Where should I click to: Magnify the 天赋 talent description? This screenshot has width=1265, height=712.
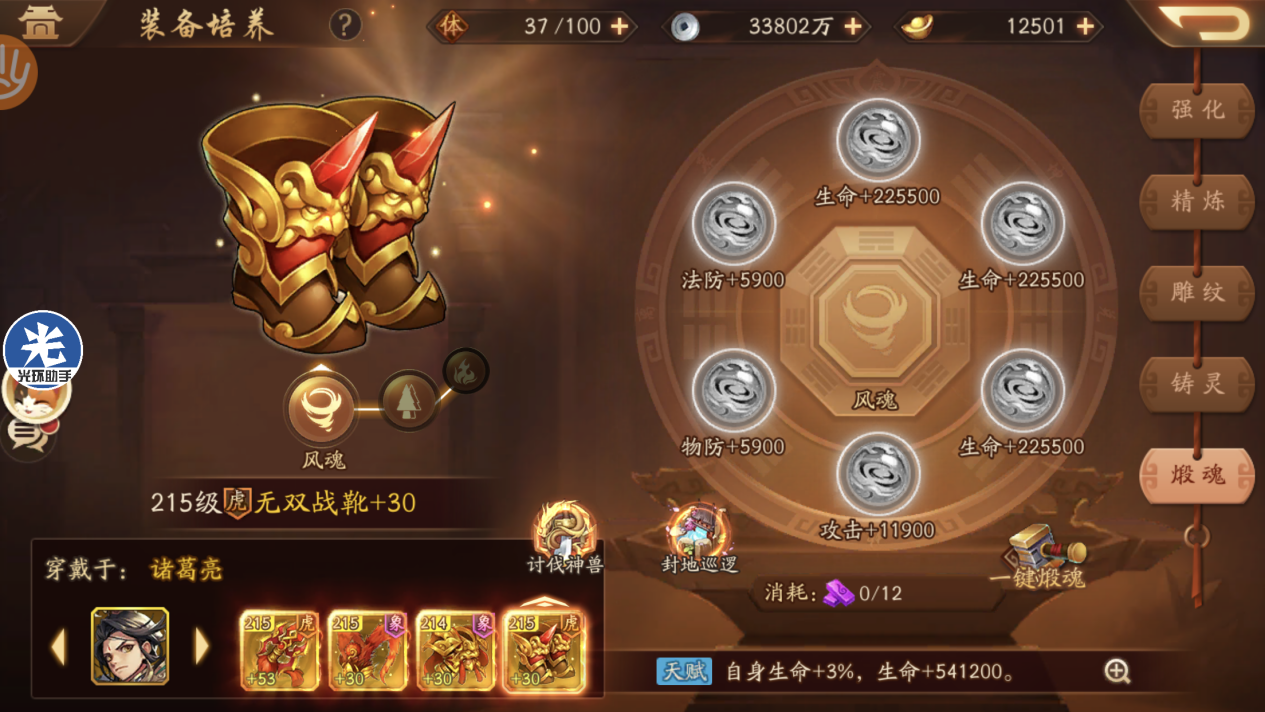point(1117,671)
